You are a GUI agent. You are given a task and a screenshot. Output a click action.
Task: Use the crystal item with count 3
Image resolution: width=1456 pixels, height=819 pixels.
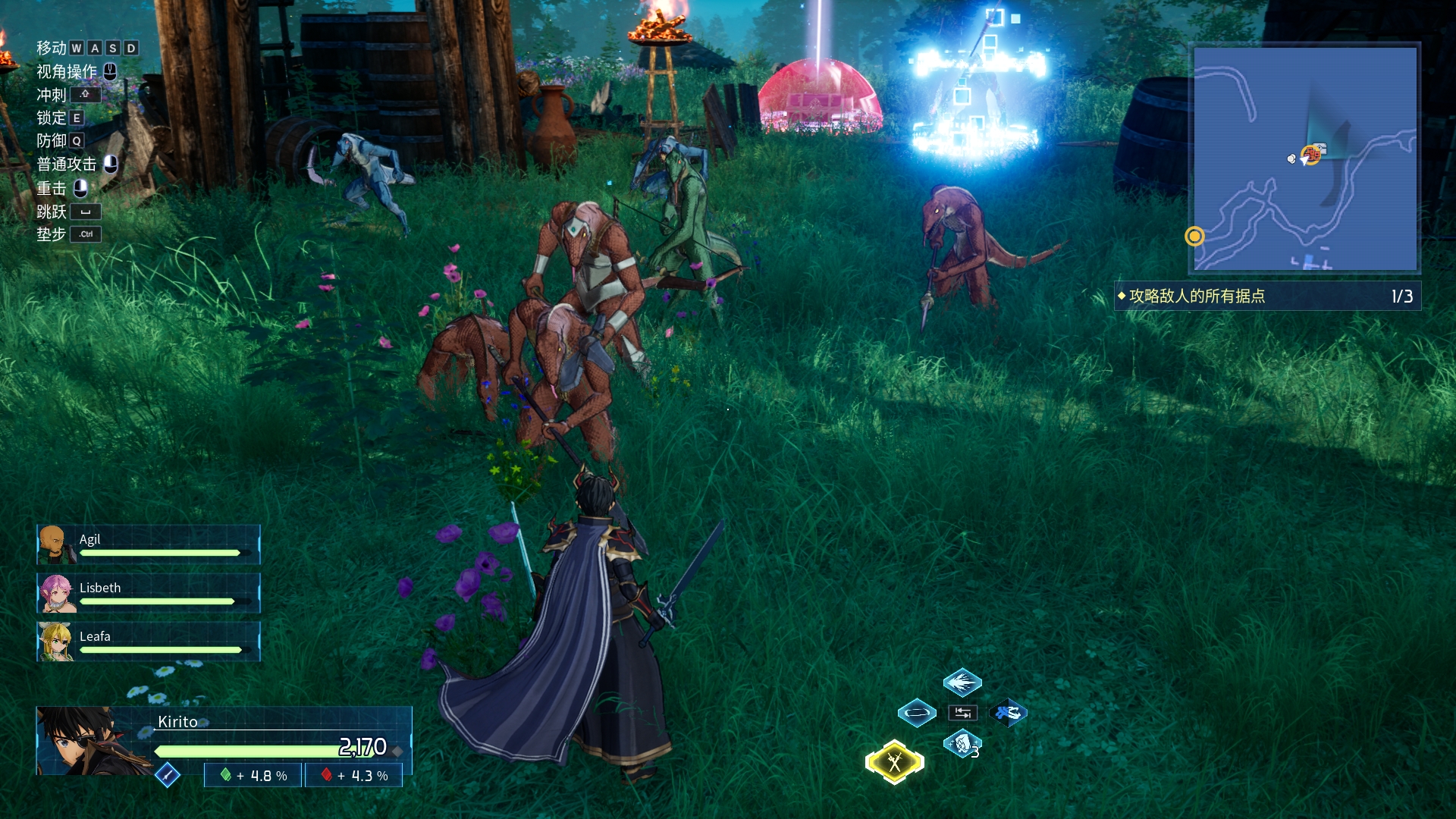point(962,744)
